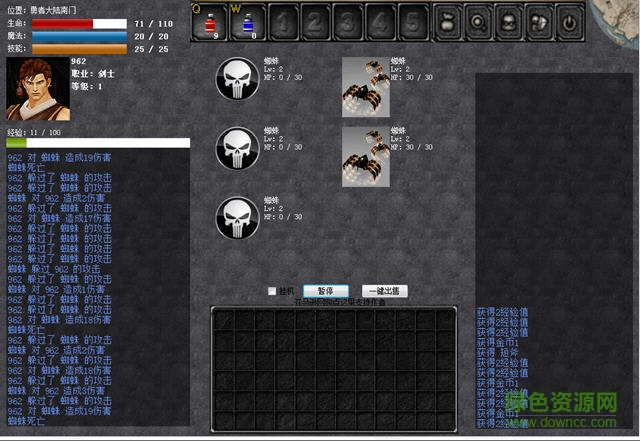Open the bag icon in top bar
Screen dimensions: 640x441
tap(447, 22)
